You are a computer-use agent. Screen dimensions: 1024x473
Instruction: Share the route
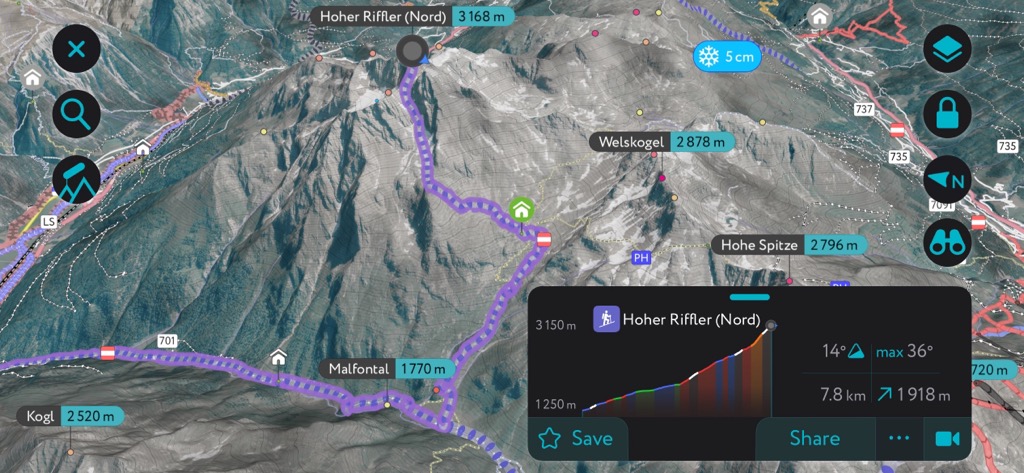tap(814, 438)
